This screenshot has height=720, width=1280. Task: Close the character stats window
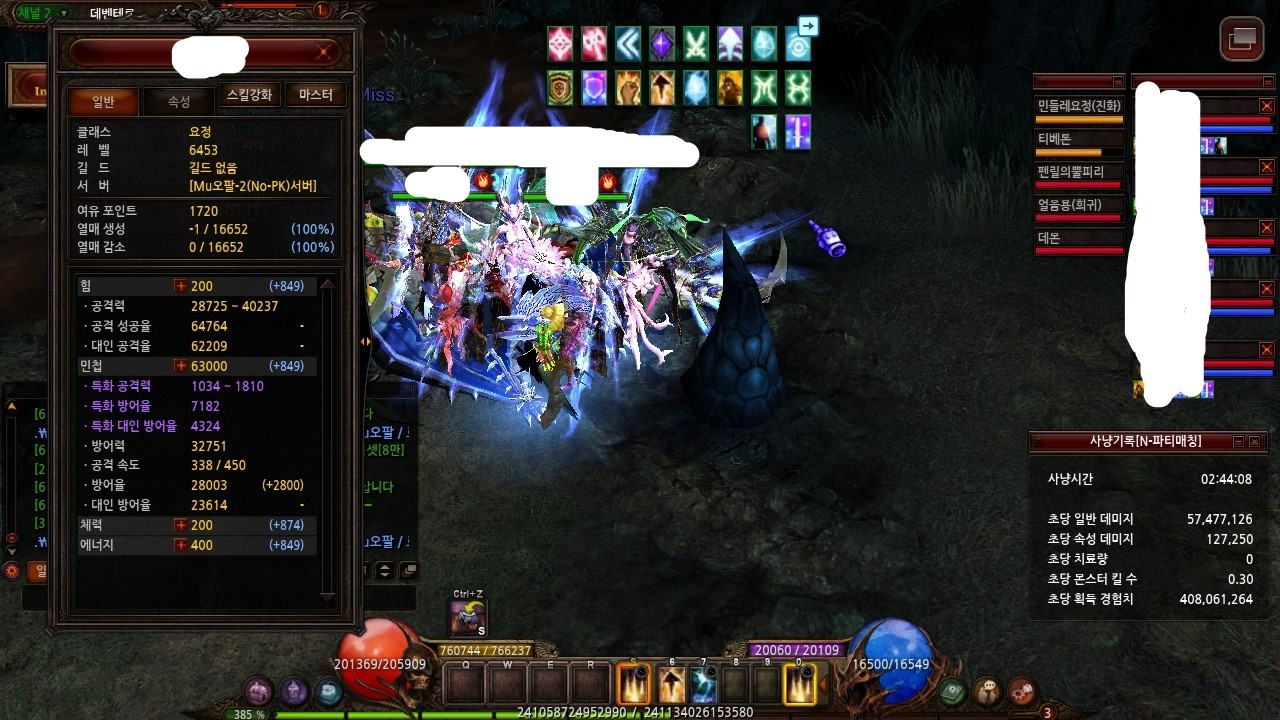pyautogui.click(x=324, y=51)
